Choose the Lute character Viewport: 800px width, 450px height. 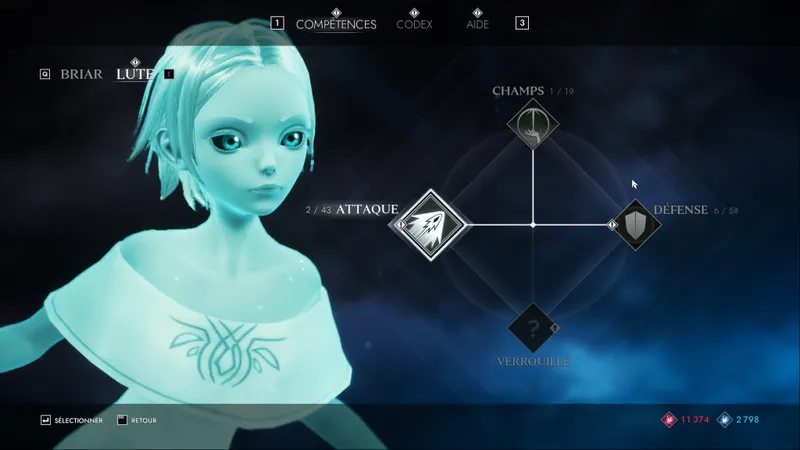(x=135, y=74)
